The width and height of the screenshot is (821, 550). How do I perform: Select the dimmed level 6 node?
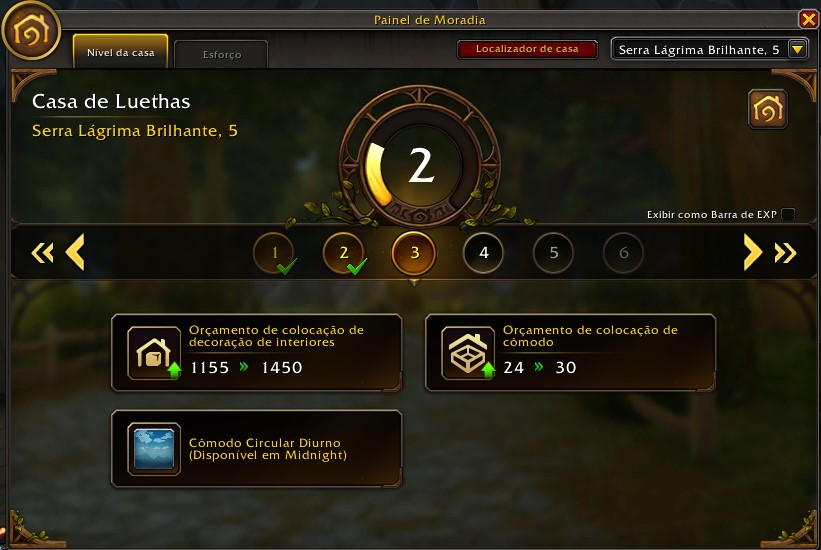(624, 253)
